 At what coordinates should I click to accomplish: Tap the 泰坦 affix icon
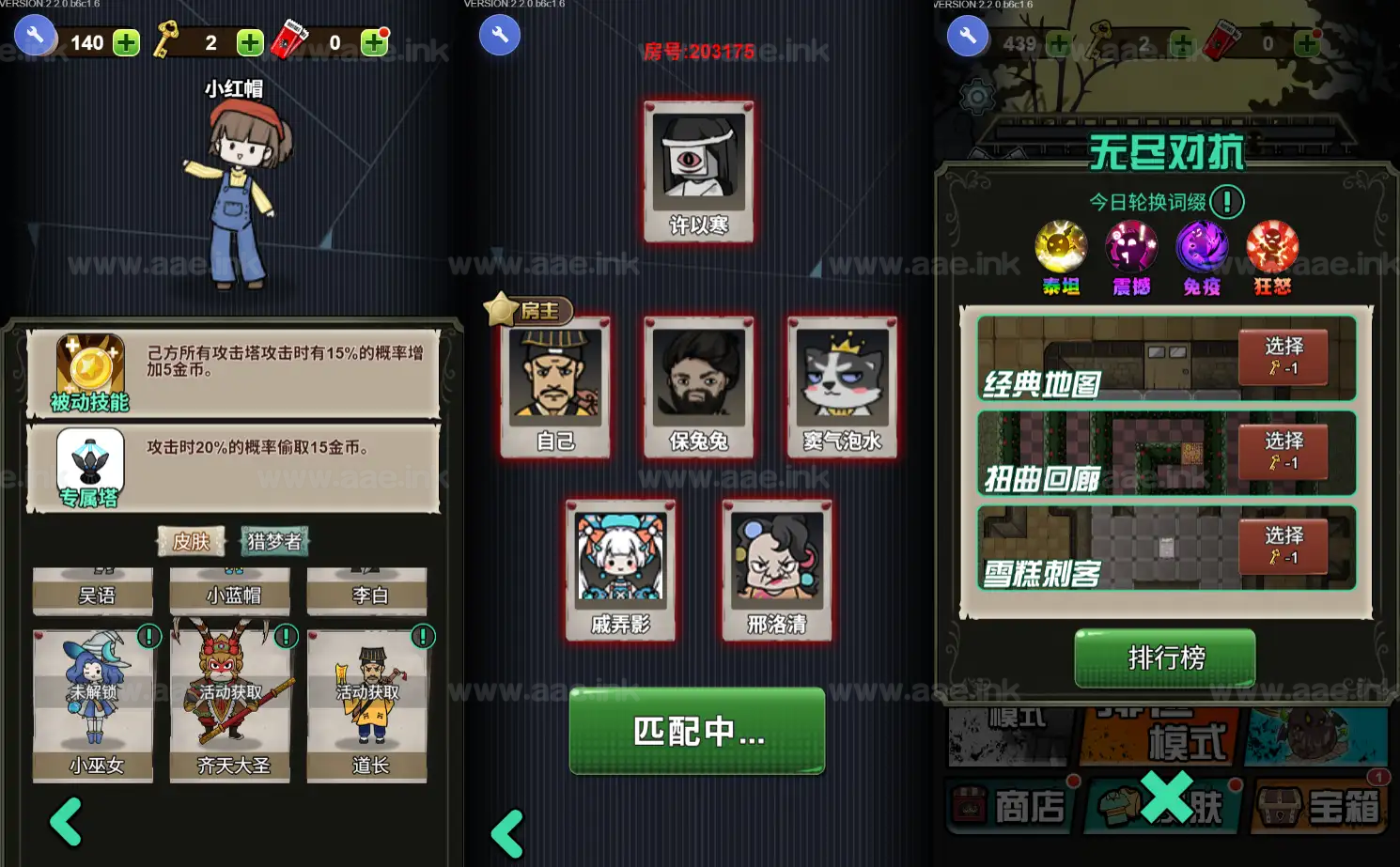[x=1061, y=247]
